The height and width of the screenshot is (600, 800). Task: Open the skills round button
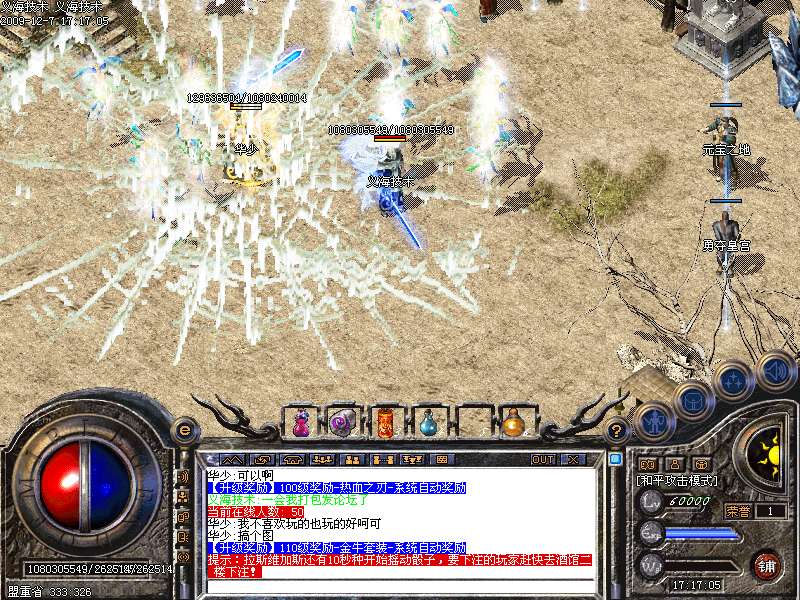click(733, 381)
